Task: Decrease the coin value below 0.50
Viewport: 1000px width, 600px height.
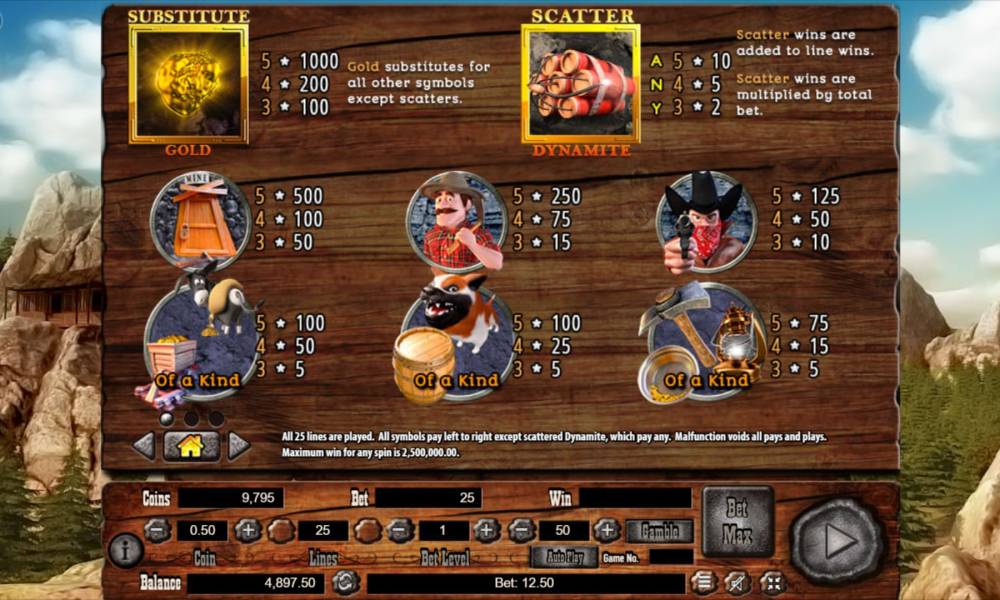Action: [157, 531]
